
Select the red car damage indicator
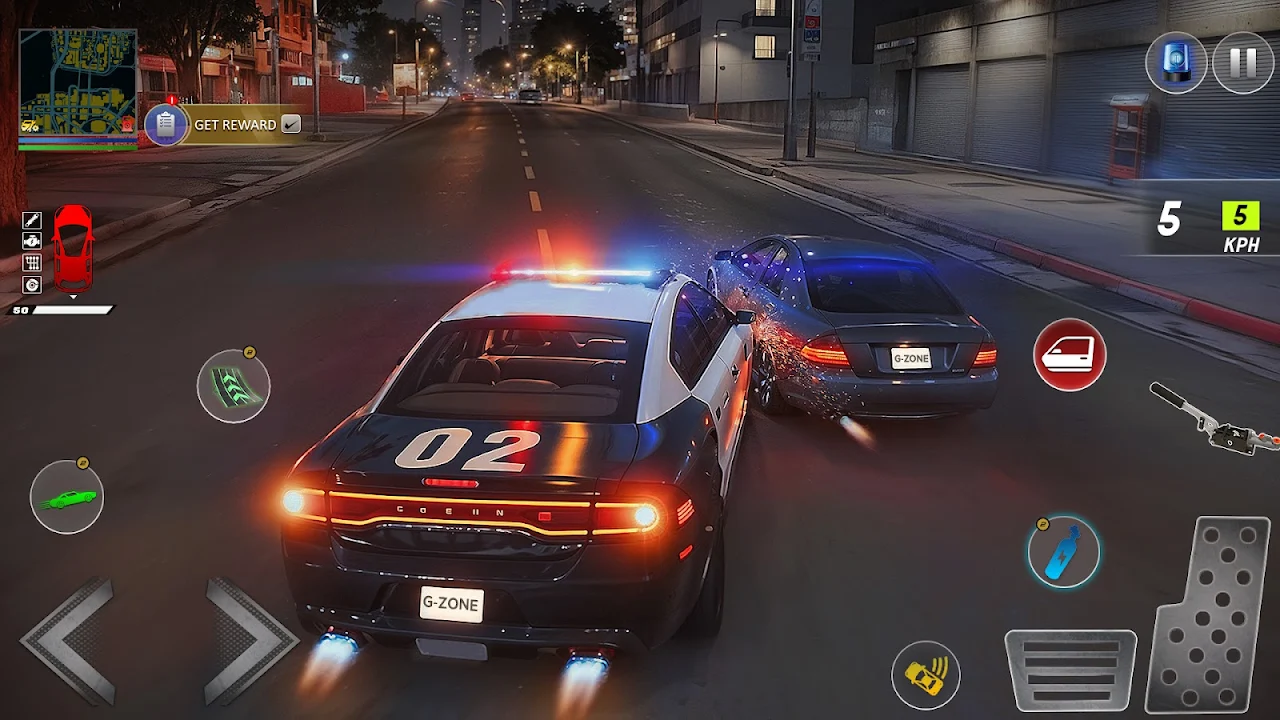click(x=72, y=248)
